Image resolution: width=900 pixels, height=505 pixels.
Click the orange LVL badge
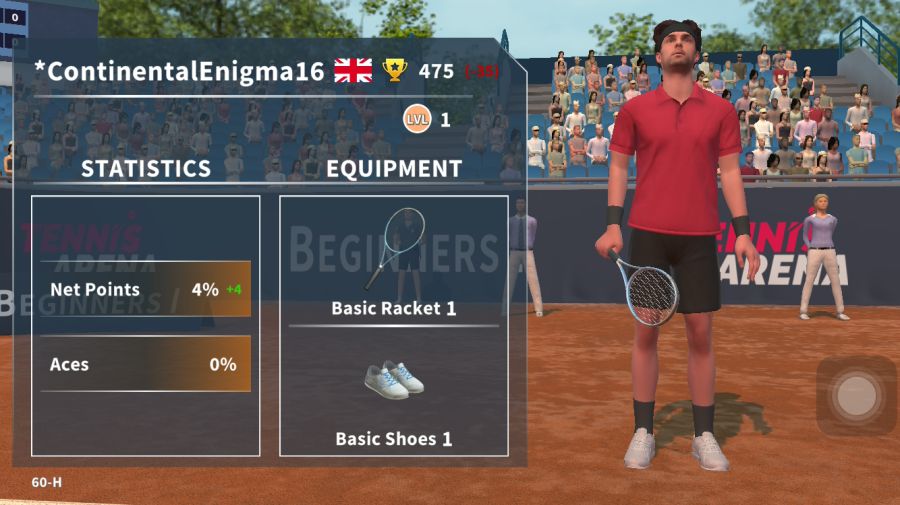click(x=417, y=120)
